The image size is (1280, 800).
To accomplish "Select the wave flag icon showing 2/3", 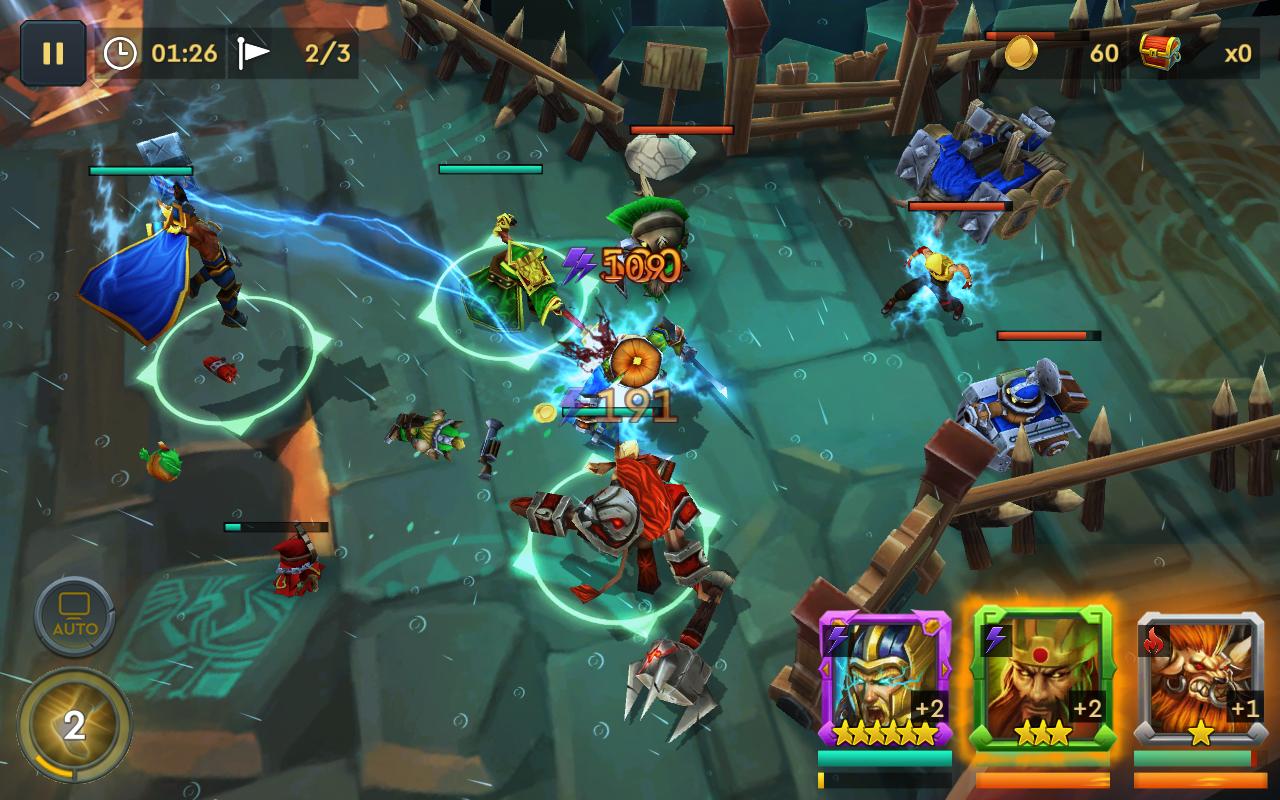I will tap(258, 54).
